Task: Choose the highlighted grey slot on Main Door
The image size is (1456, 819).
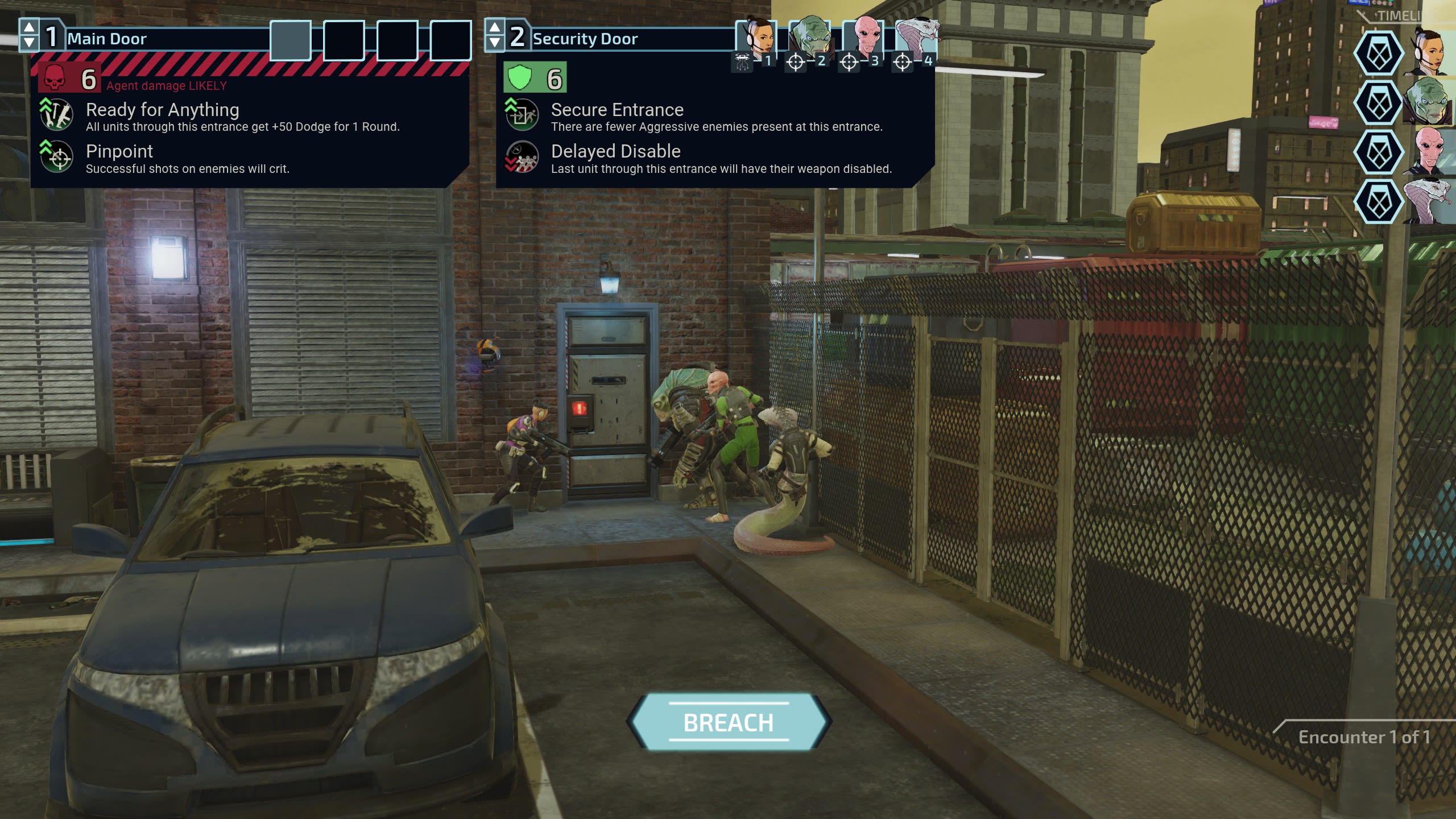Action: 291,40
